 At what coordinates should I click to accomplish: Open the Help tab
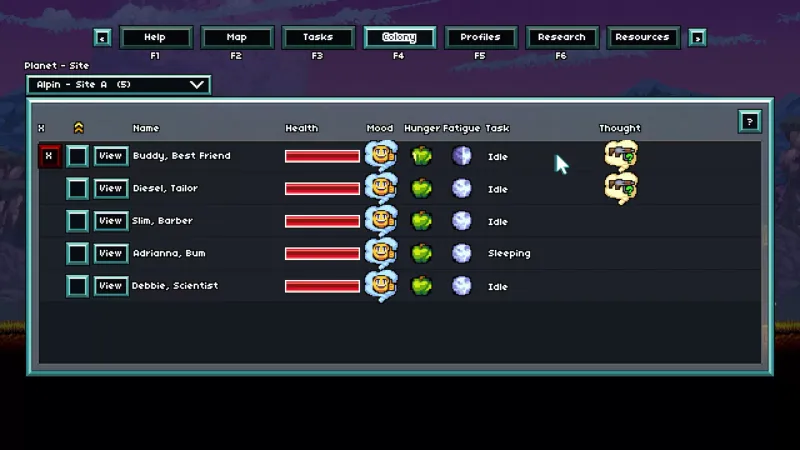click(x=155, y=38)
